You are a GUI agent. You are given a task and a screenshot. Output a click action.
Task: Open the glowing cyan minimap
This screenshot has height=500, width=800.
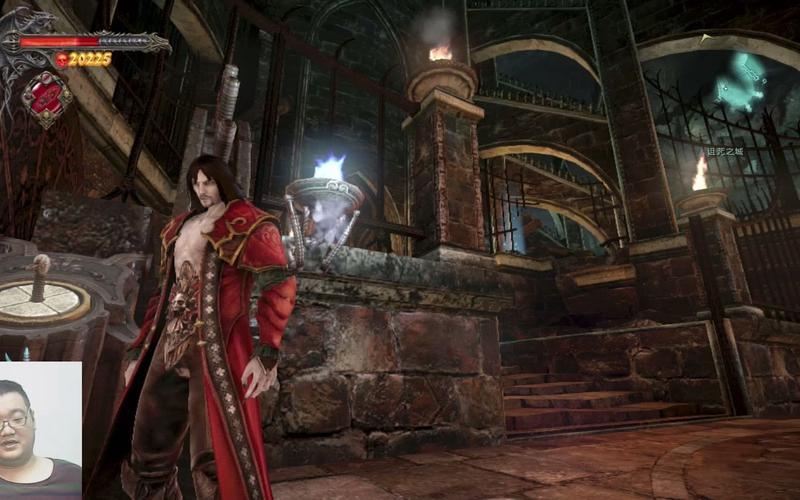pyautogui.click(x=741, y=84)
